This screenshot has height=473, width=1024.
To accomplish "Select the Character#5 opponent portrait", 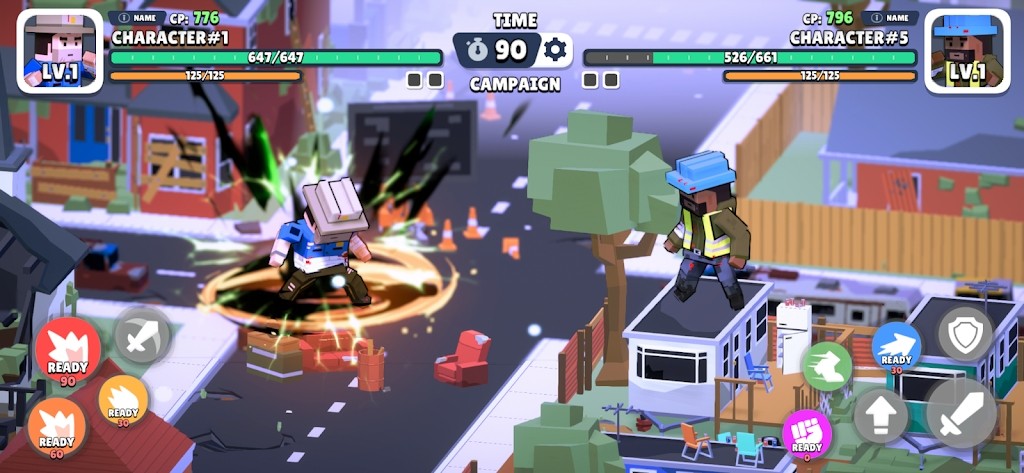I will (x=967, y=51).
